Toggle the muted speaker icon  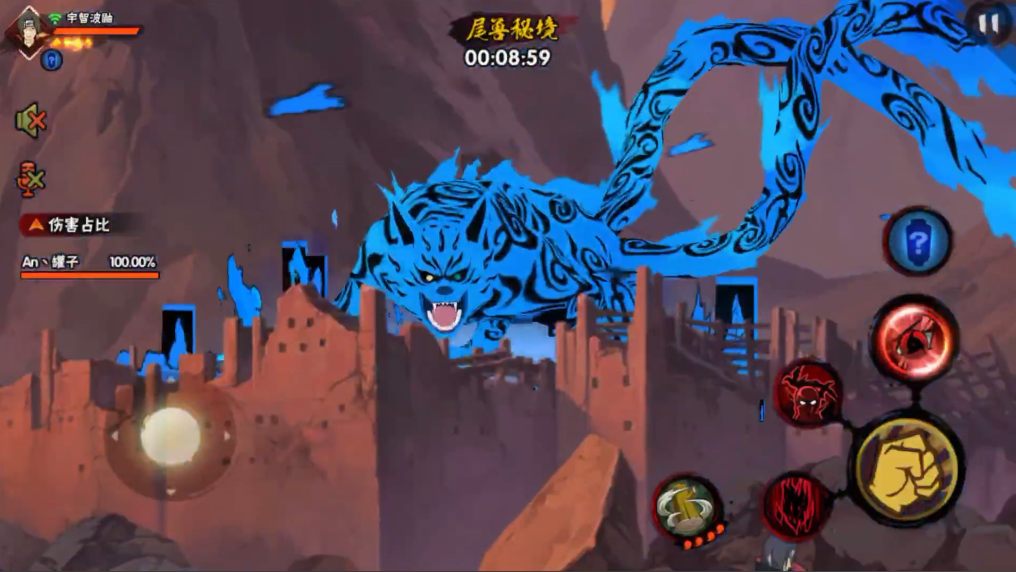pyautogui.click(x=31, y=121)
